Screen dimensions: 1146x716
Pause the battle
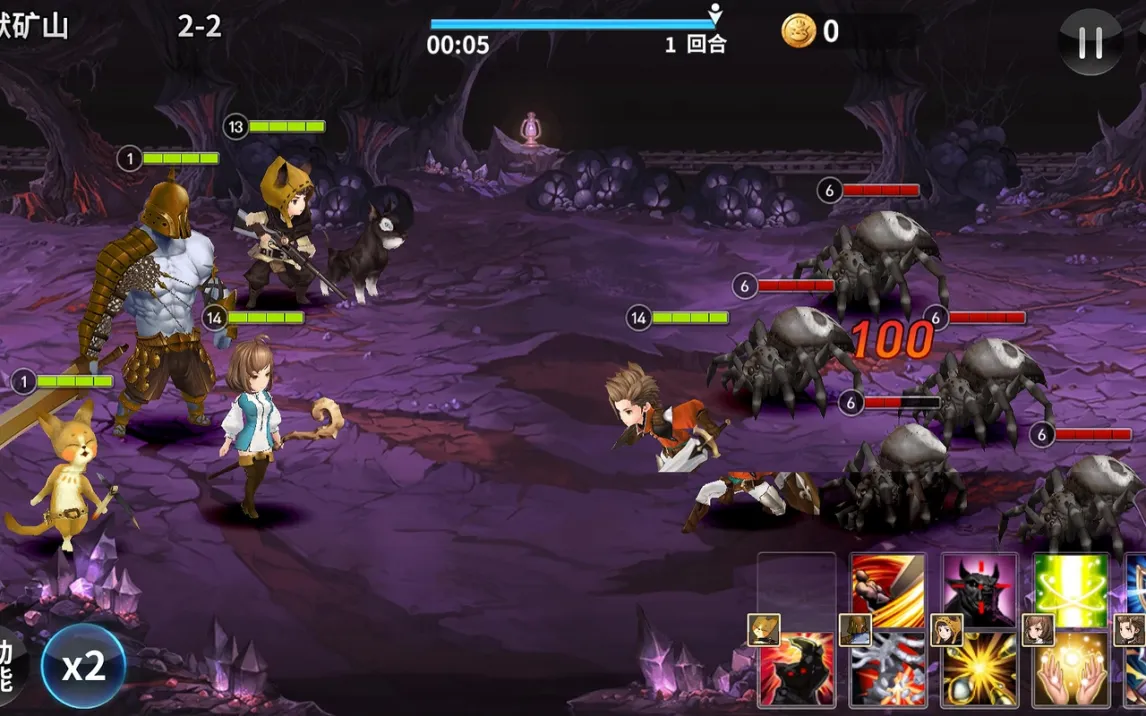(x=1090, y=42)
